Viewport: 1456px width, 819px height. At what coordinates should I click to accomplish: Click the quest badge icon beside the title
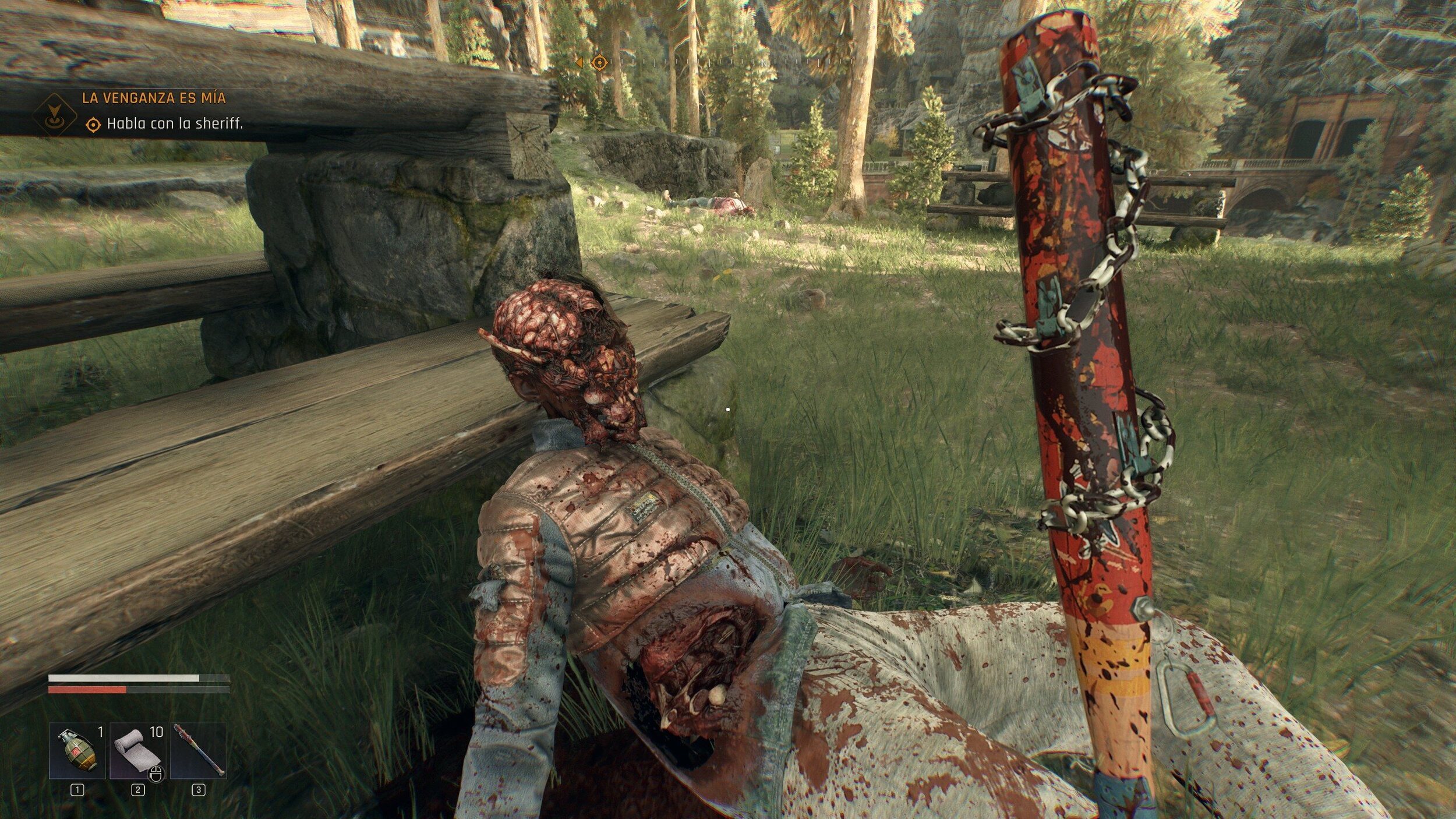point(55,115)
